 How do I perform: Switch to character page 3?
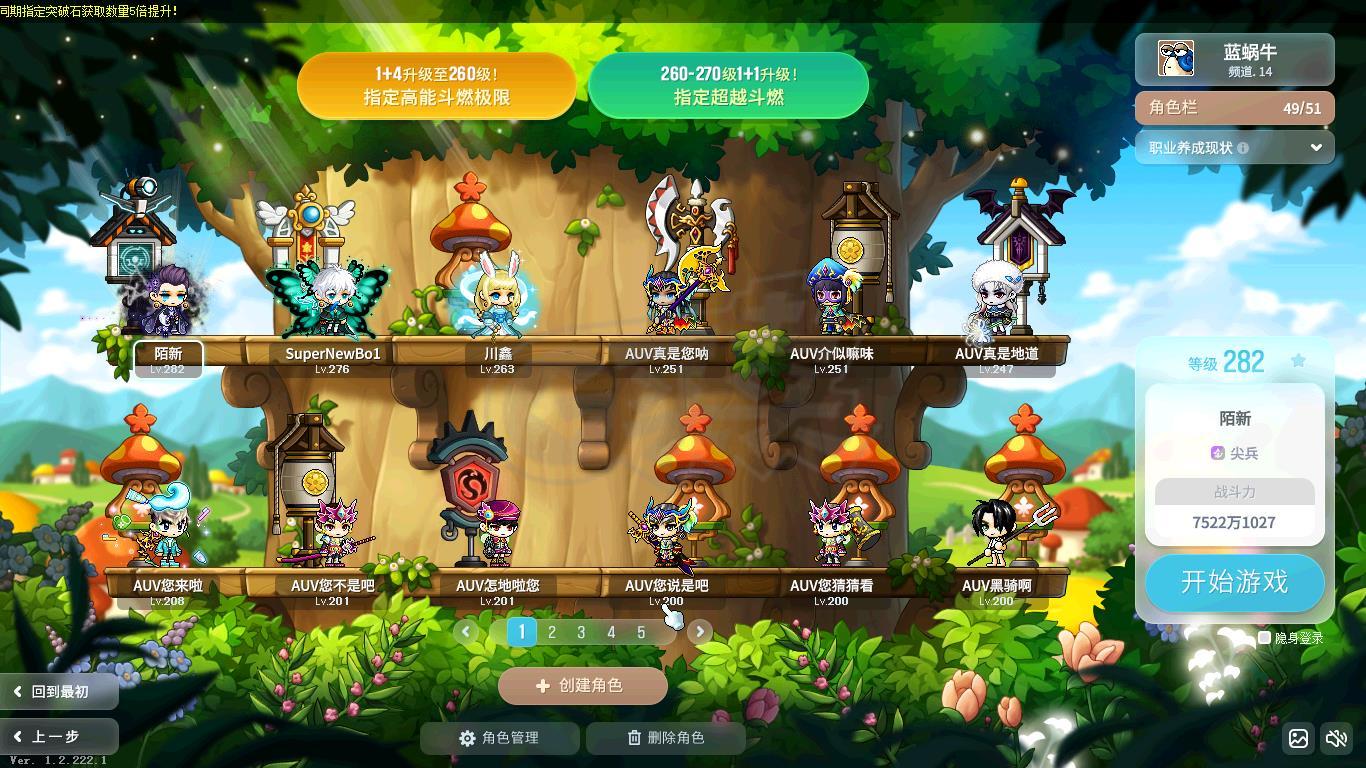click(x=581, y=632)
